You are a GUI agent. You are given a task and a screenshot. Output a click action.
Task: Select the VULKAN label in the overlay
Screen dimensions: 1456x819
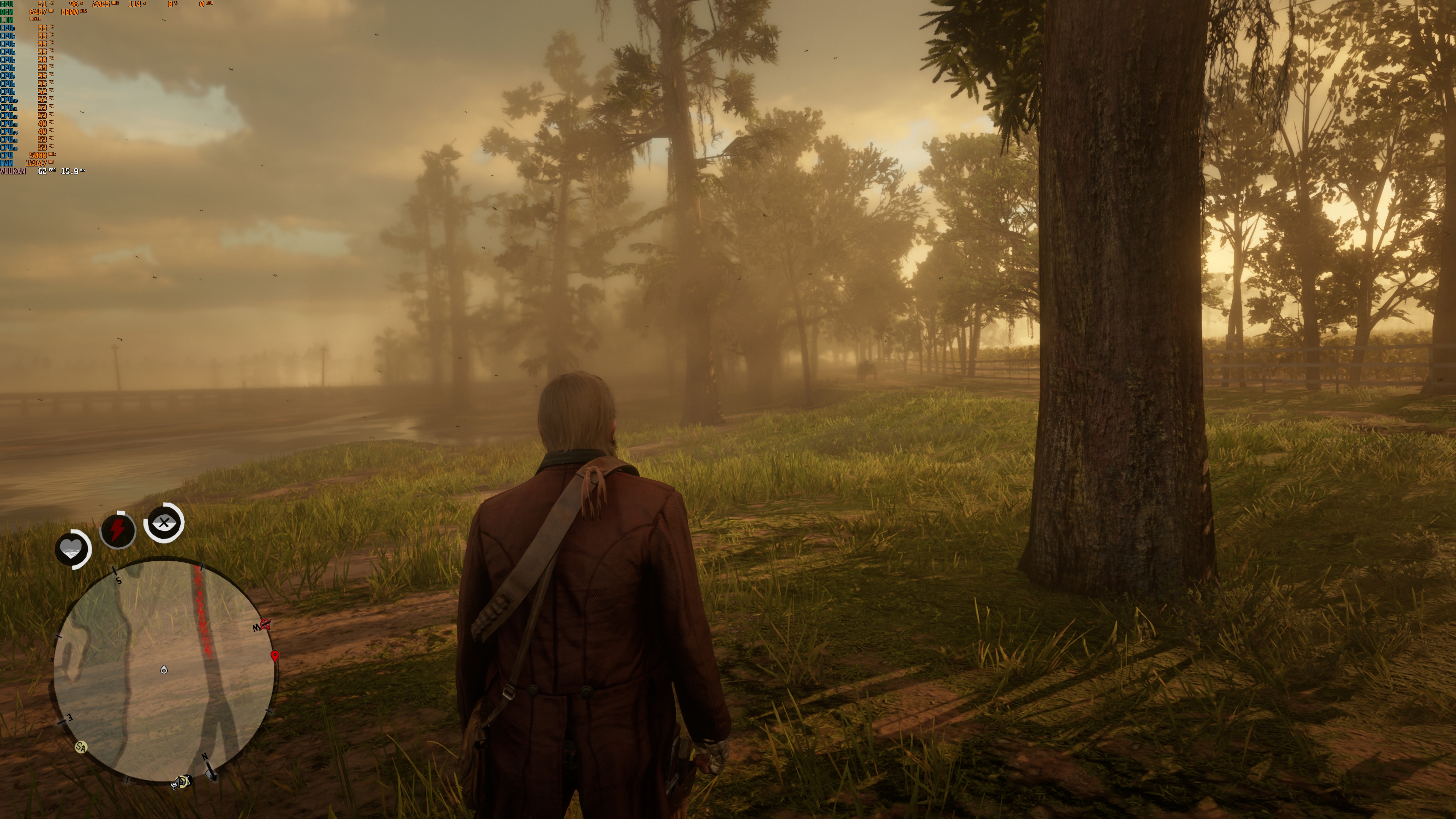(x=13, y=171)
